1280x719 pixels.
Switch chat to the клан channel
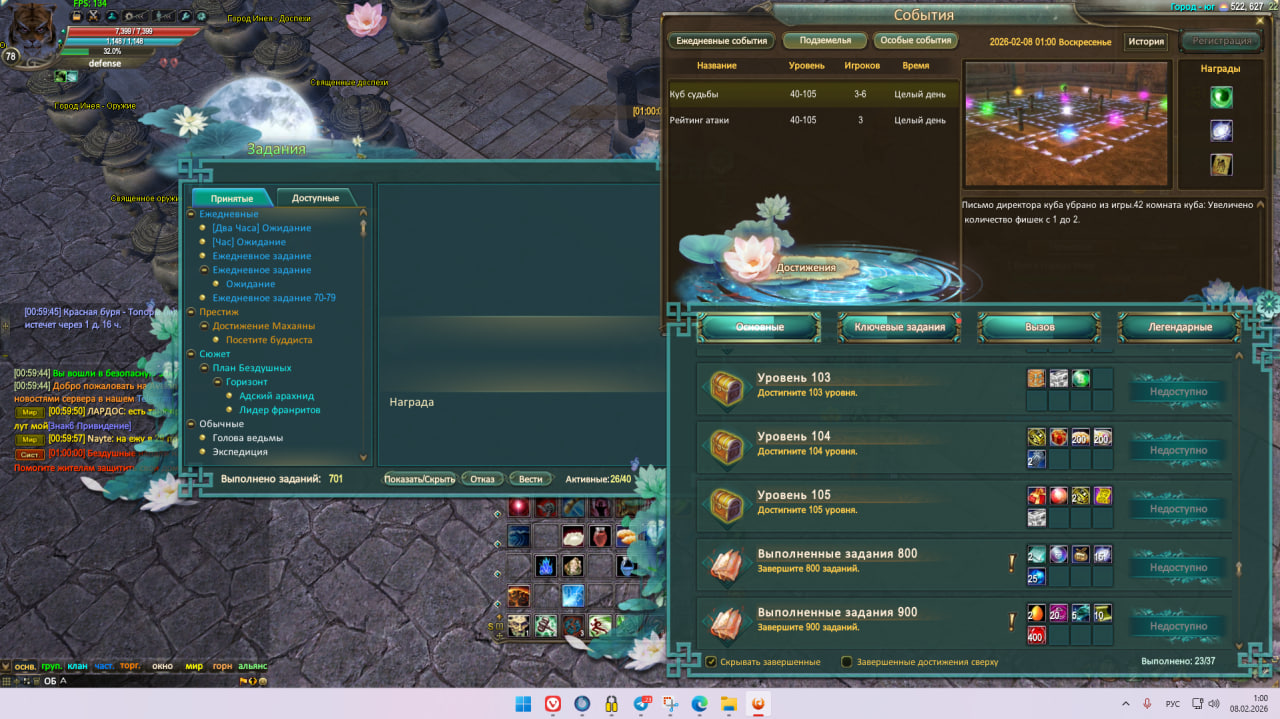point(77,666)
